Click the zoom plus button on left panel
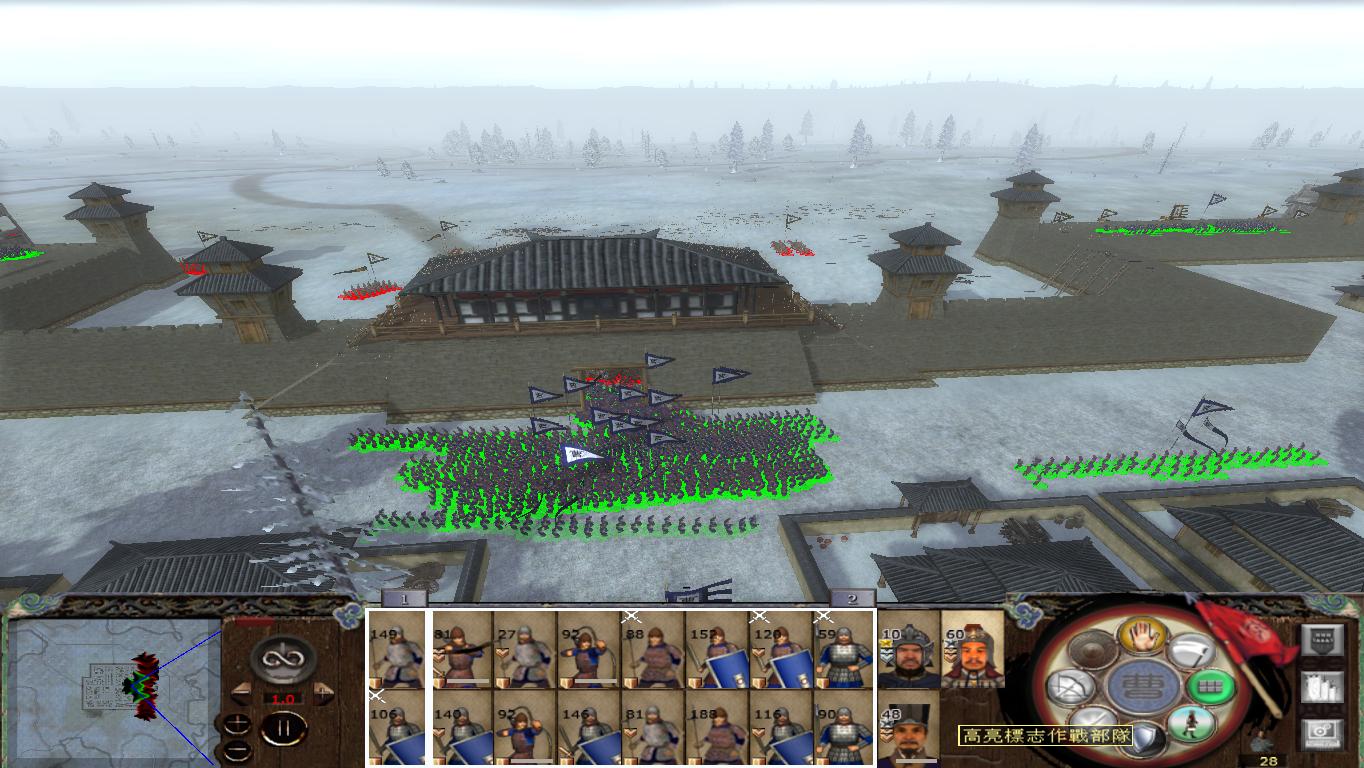Screen dimensions: 1364x768 [237, 724]
